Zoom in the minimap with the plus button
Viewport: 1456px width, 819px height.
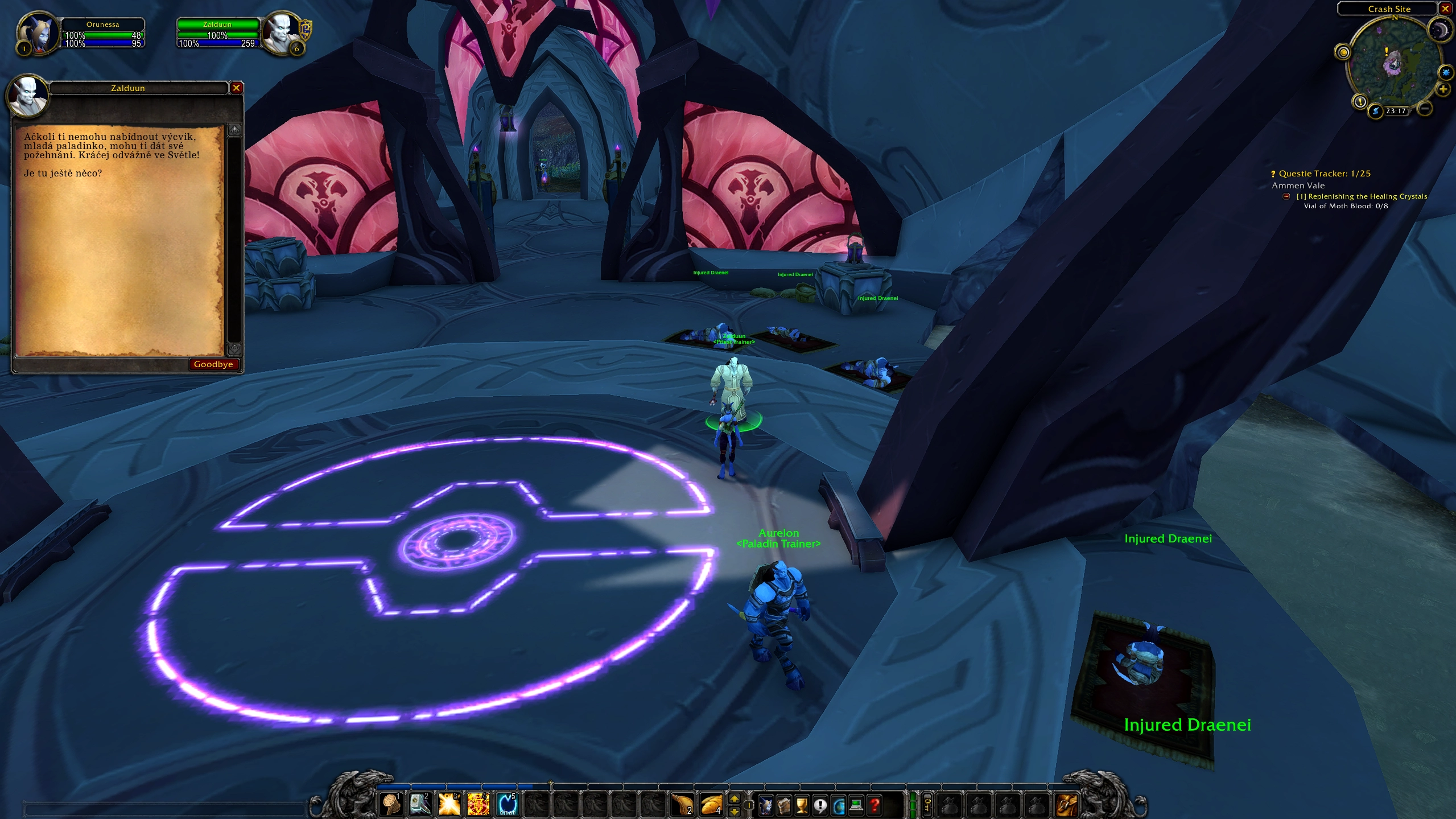(1443, 90)
